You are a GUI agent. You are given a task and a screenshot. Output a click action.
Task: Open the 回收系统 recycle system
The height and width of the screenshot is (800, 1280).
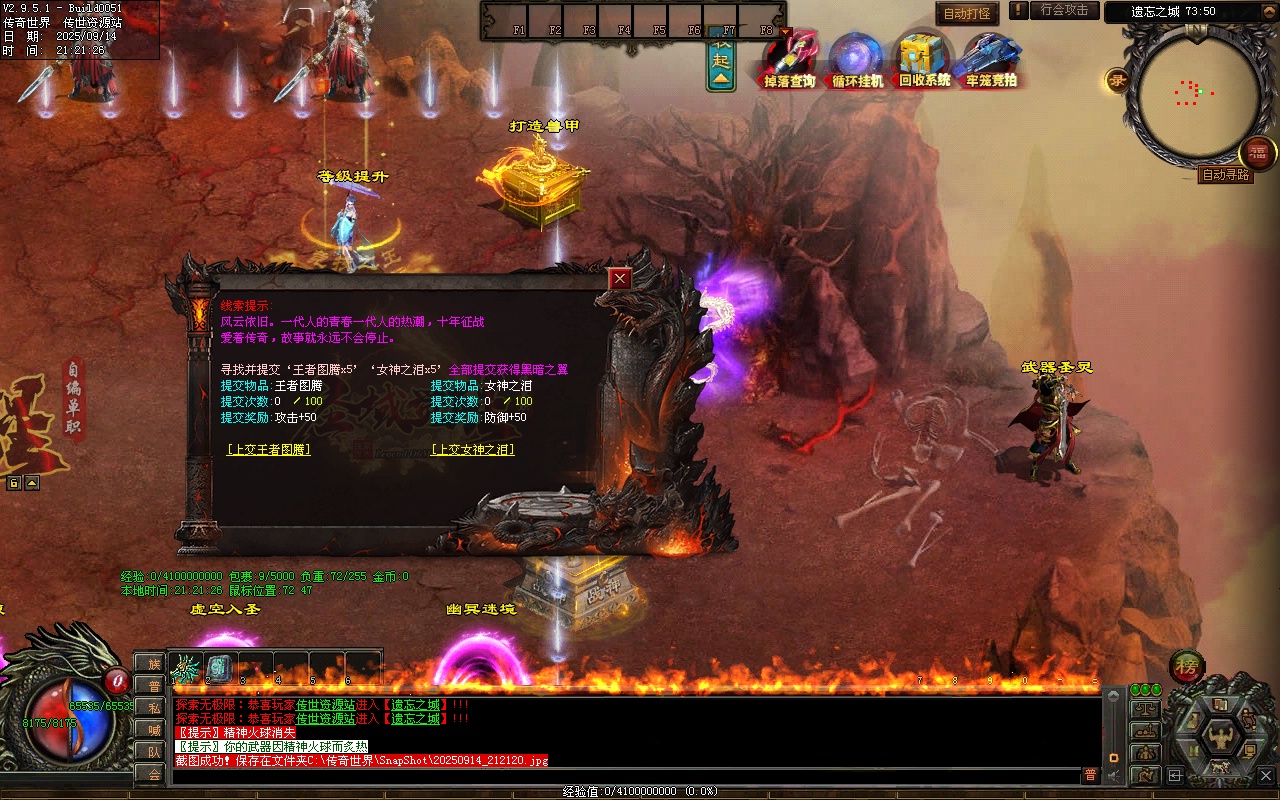tap(924, 60)
